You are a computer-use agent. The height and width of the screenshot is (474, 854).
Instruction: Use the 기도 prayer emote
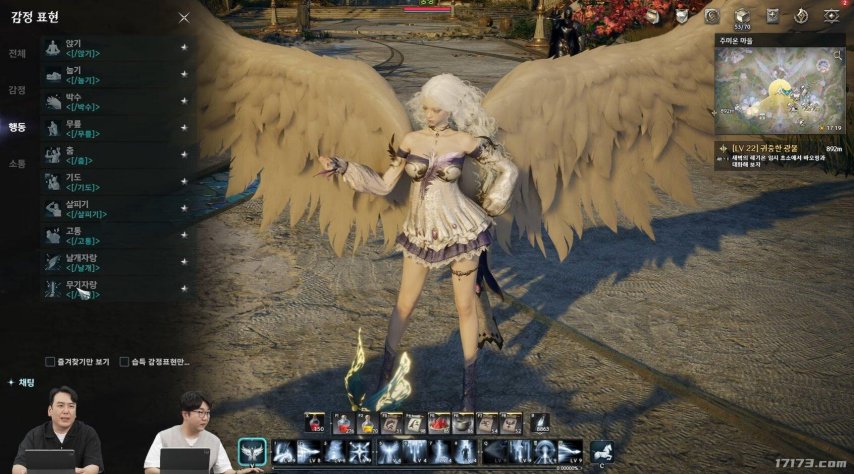pos(110,181)
